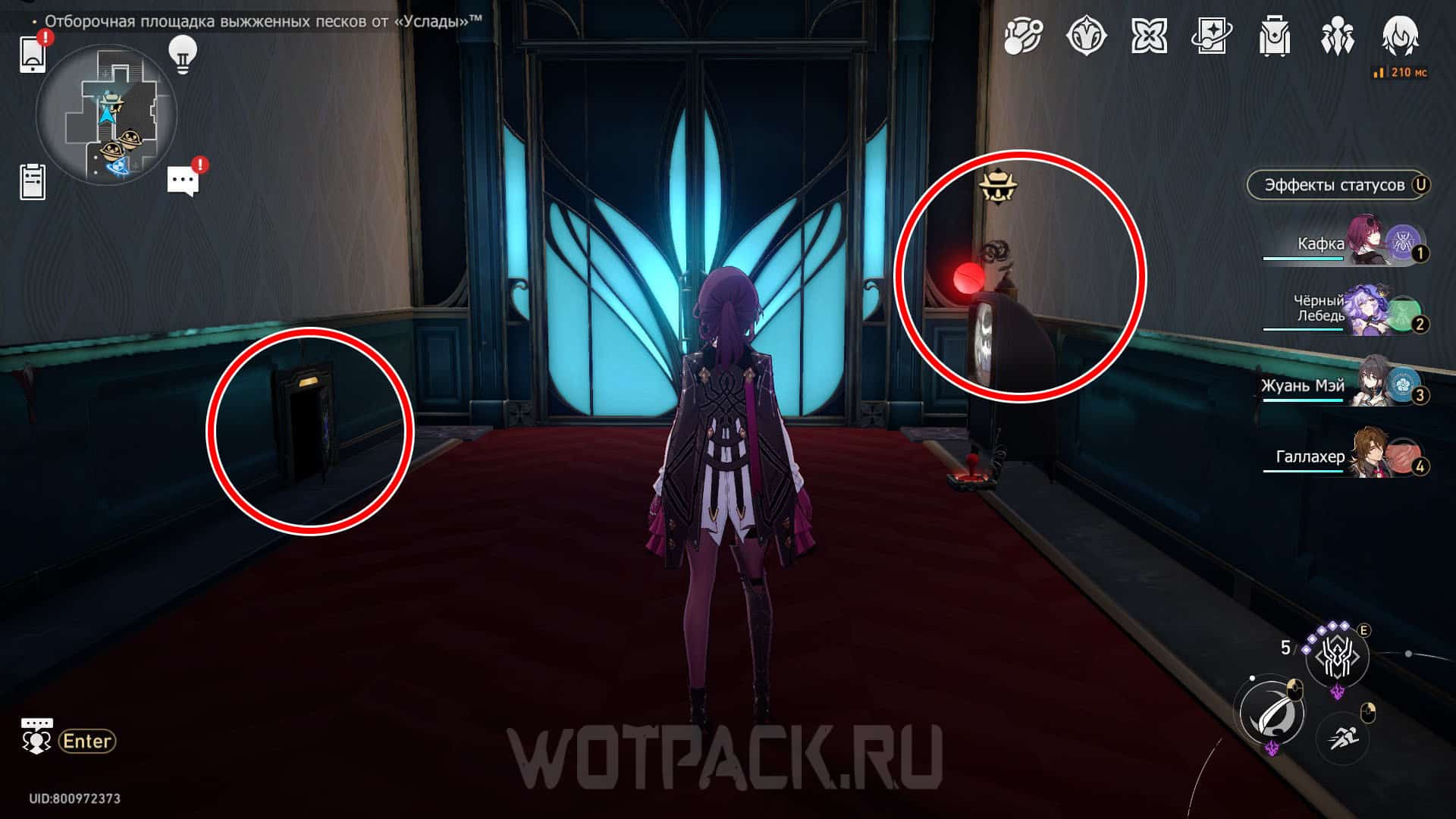Open the four-petal flower icon in top bar
This screenshot has width=1456, height=819.
(1149, 36)
